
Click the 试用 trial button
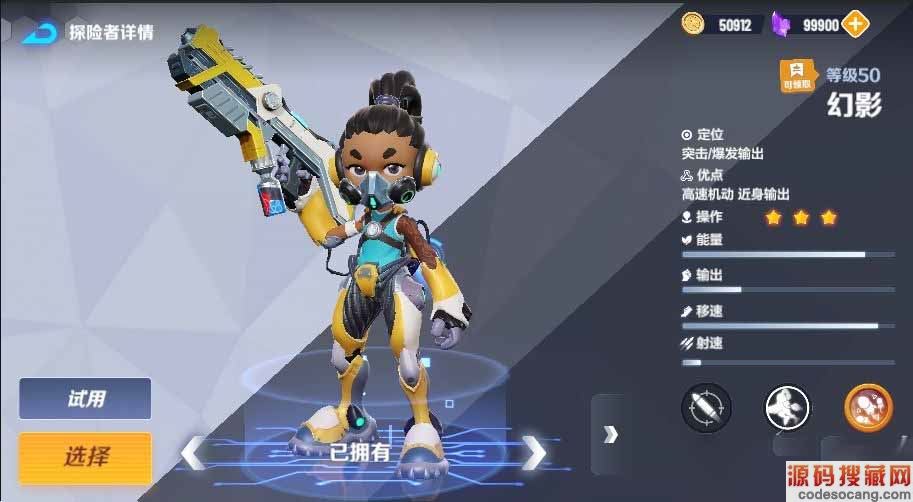pyautogui.click(x=85, y=398)
